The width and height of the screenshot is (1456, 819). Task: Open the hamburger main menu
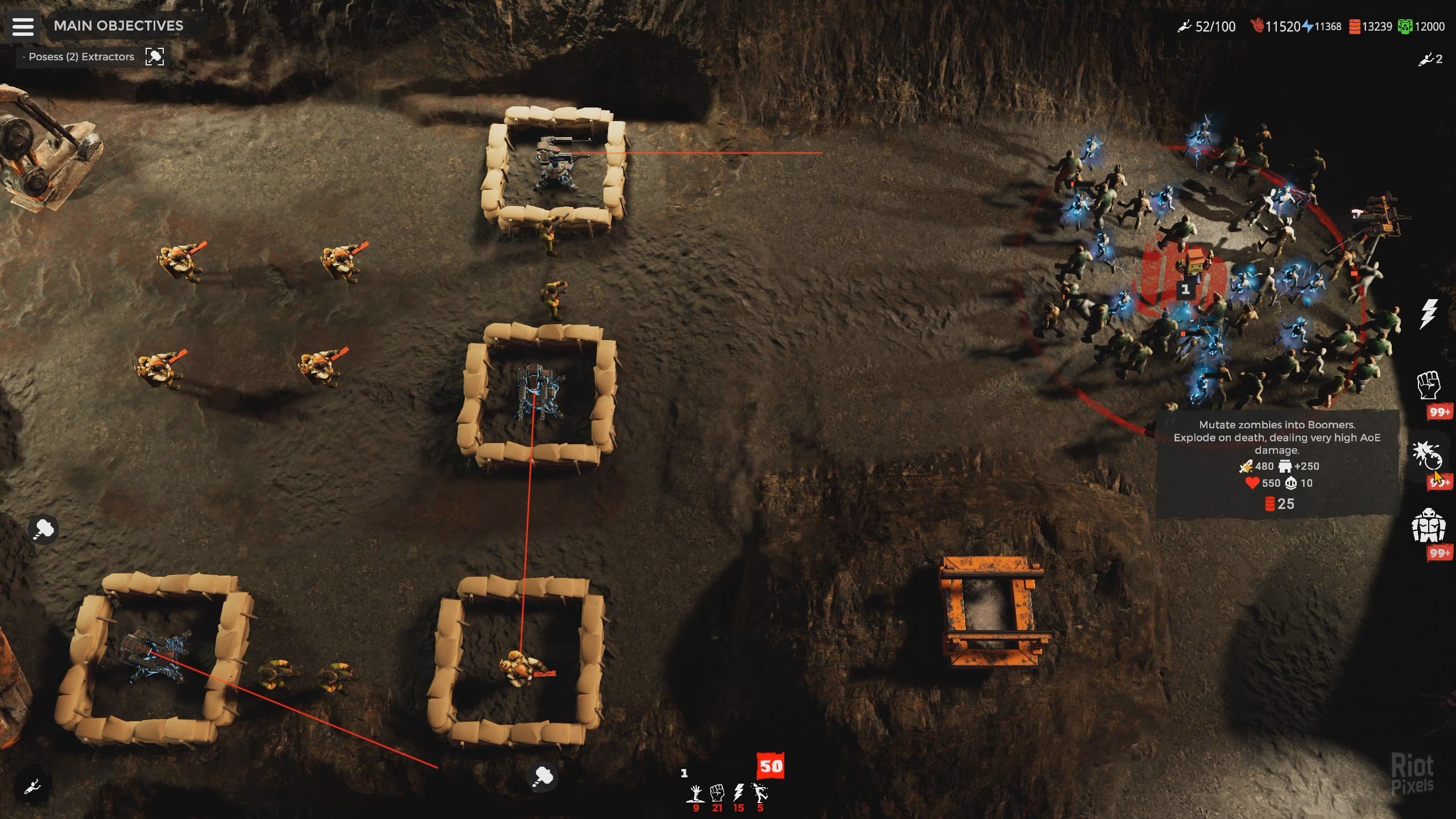click(x=23, y=26)
